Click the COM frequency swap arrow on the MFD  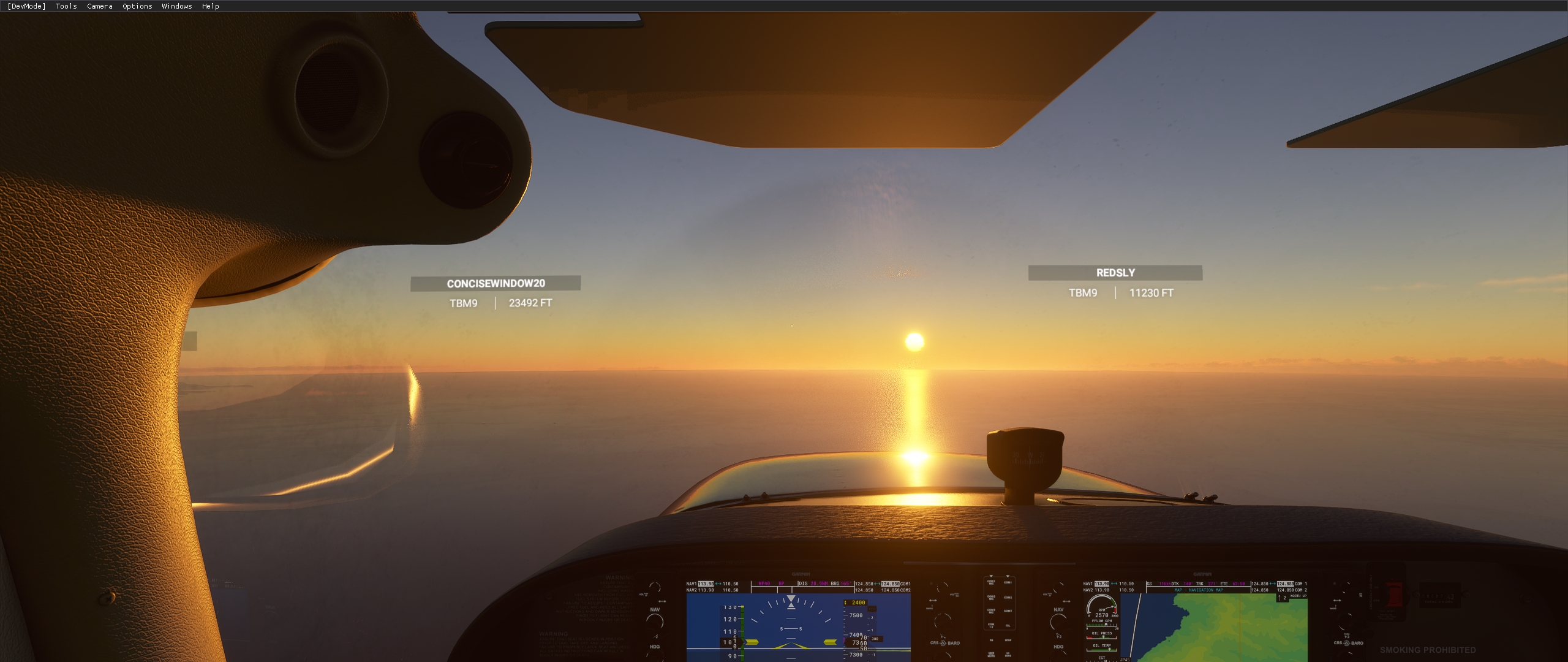[1272, 584]
